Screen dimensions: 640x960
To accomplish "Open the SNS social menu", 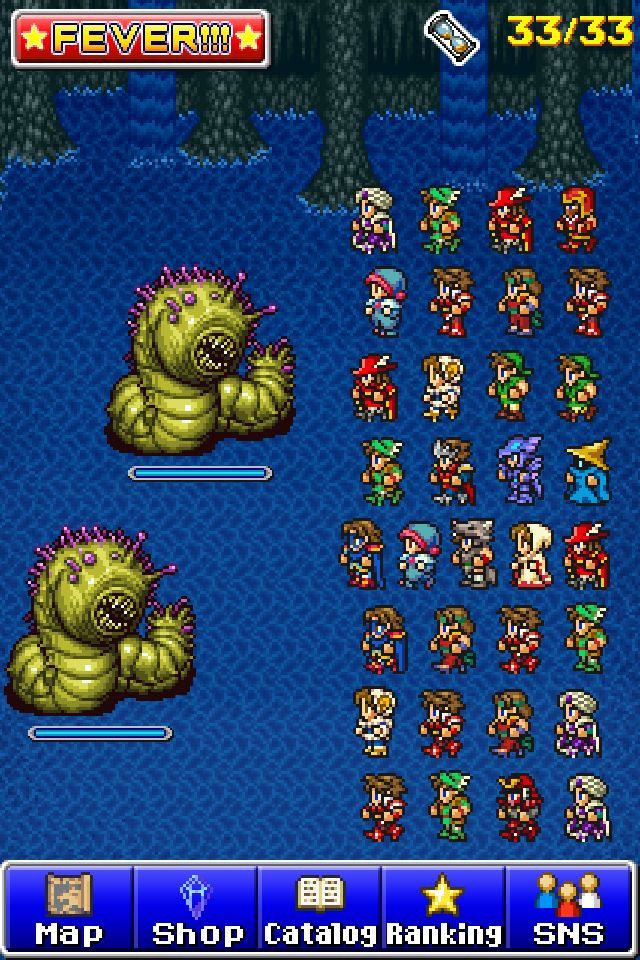I will (568, 909).
